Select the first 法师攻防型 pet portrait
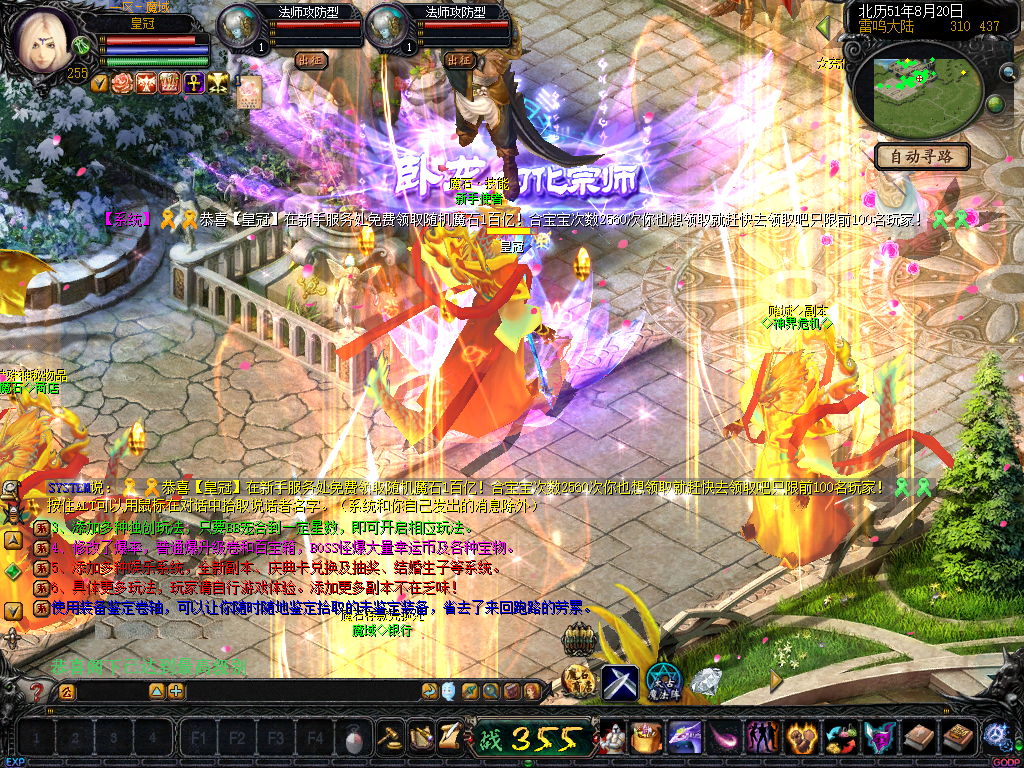1024x768 pixels. tap(239, 27)
